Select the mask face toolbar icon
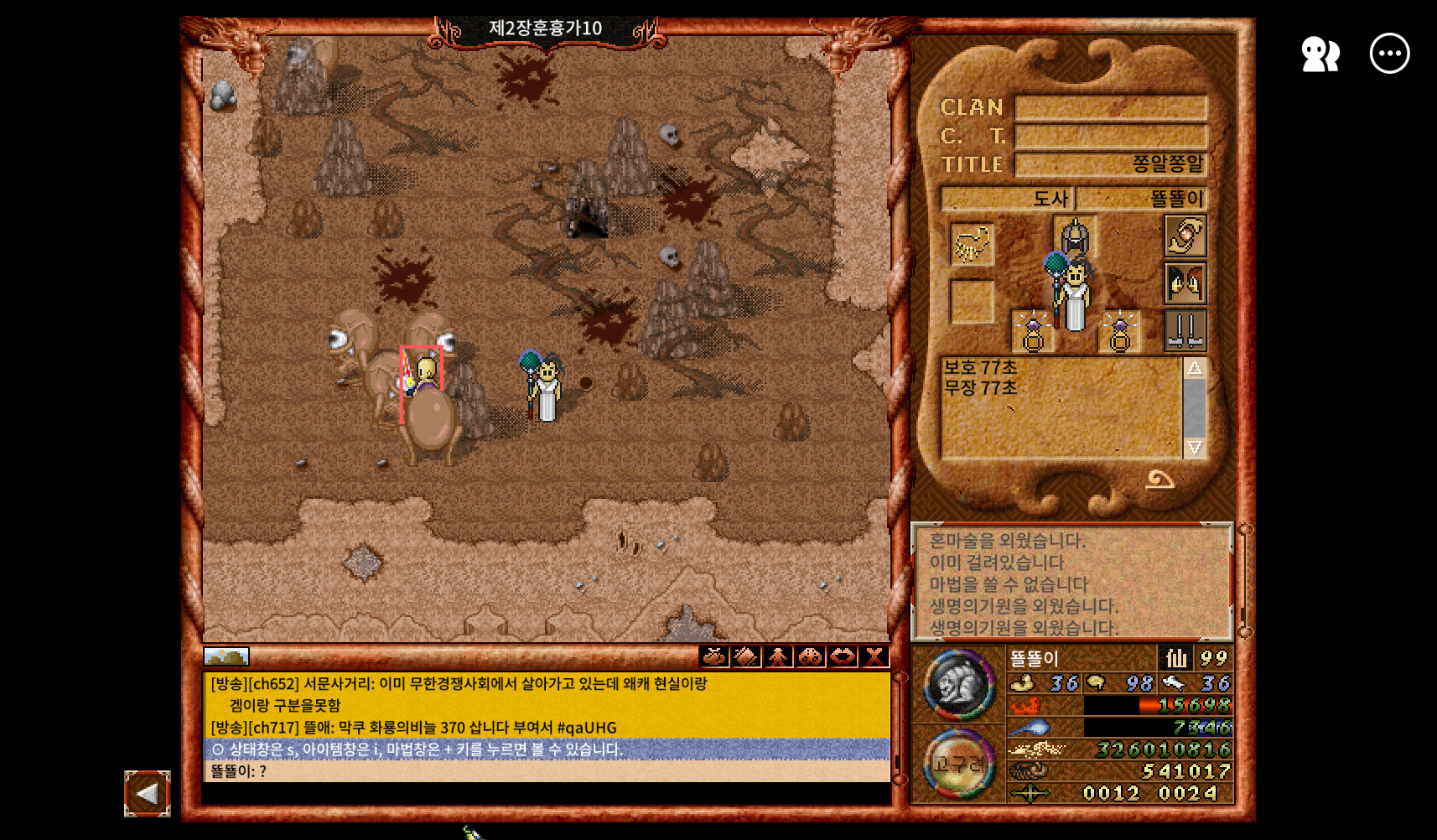Screen dimensions: 1437x840 810,656
